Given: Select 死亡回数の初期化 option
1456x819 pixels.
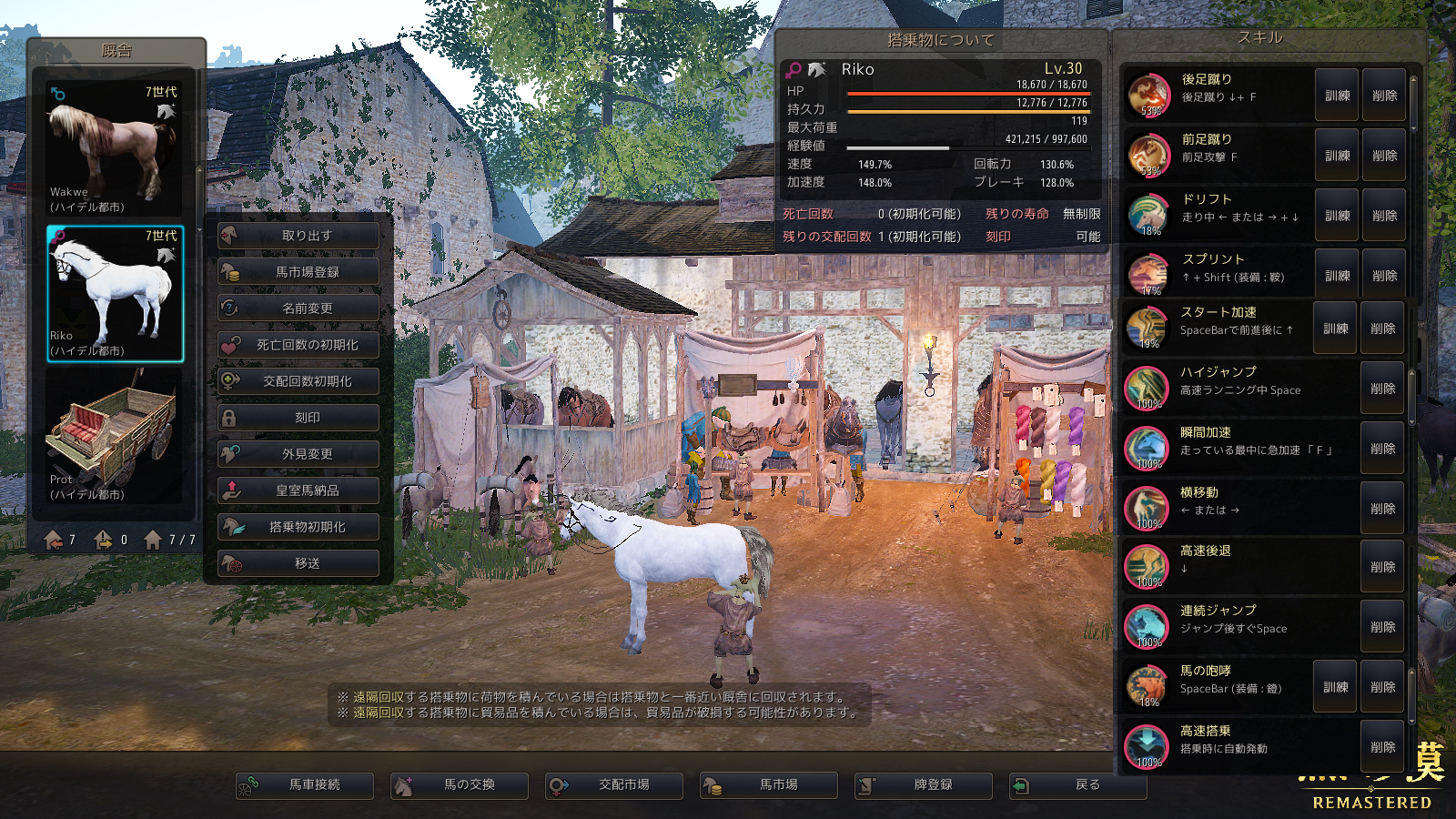Looking at the screenshot, I should point(298,345).
